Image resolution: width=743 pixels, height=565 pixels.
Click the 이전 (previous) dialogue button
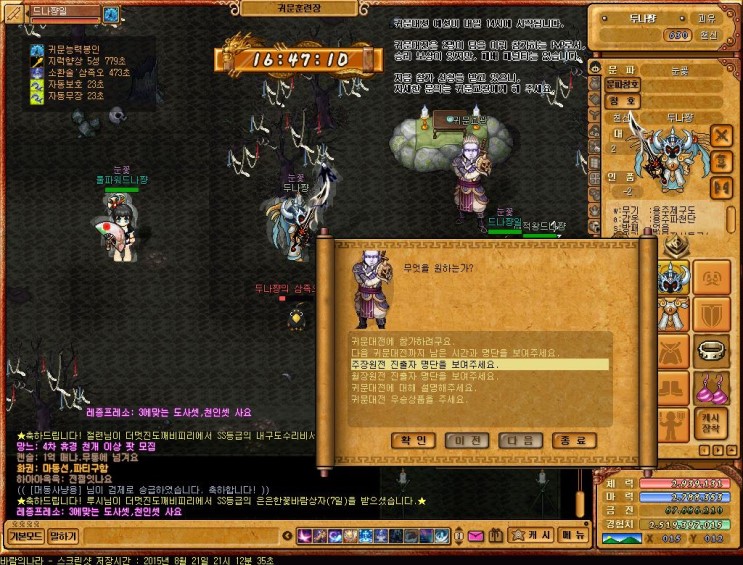[x=468, y=440]
